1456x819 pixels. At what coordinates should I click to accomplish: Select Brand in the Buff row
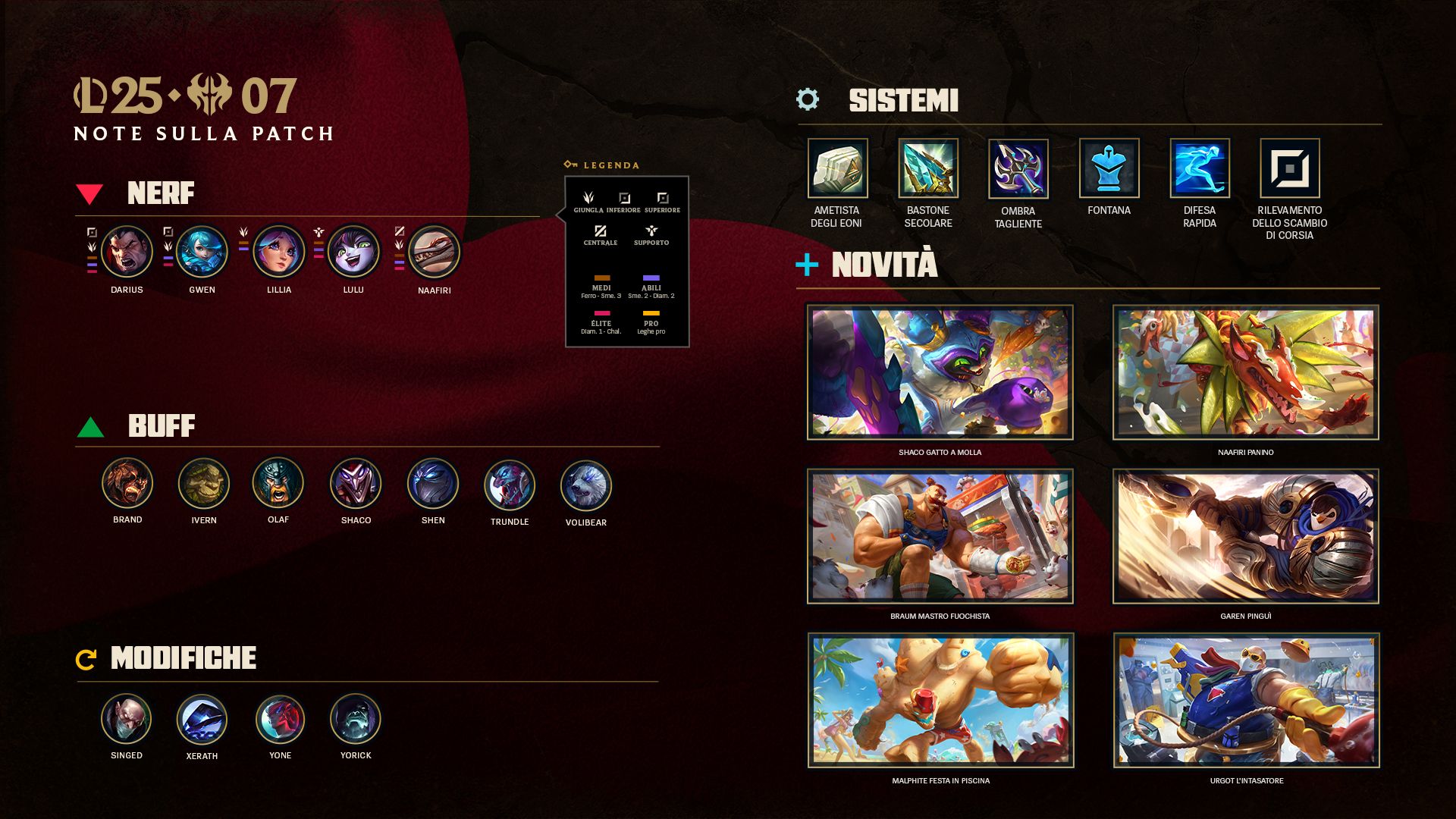click(x=127, y=483)
